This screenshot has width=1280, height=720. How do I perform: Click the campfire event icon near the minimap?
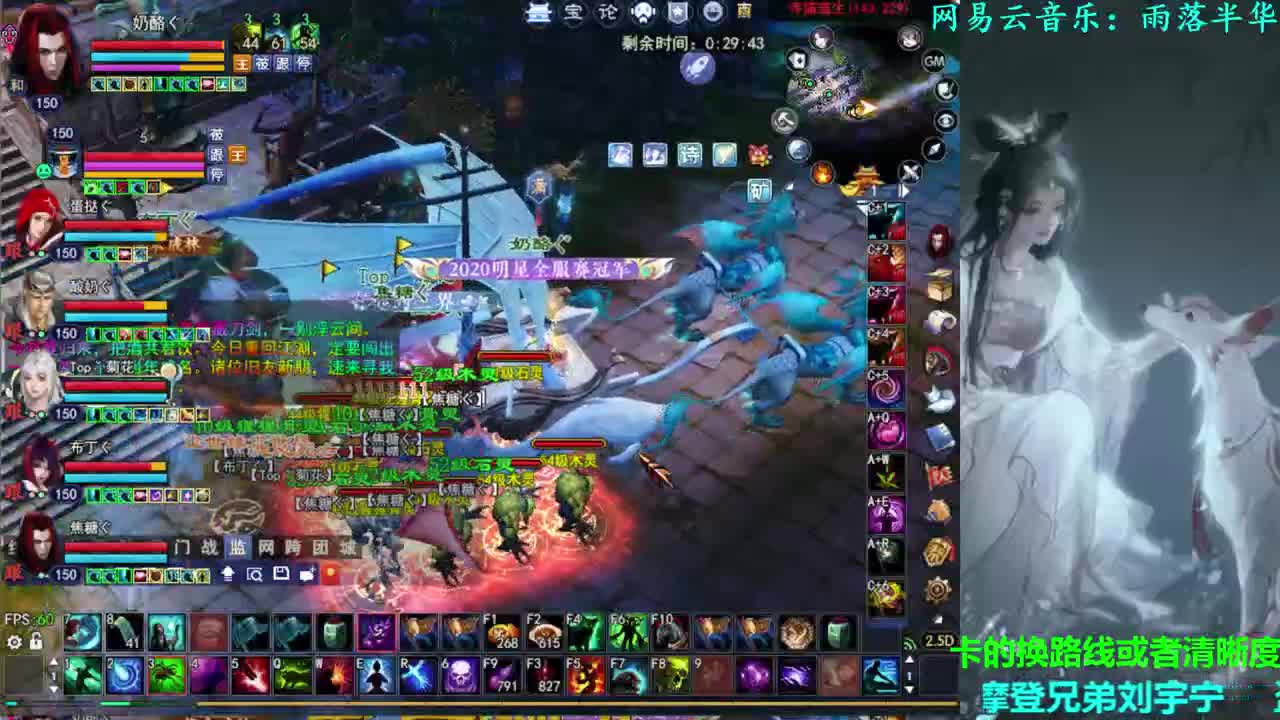click(x=822, y=172)
